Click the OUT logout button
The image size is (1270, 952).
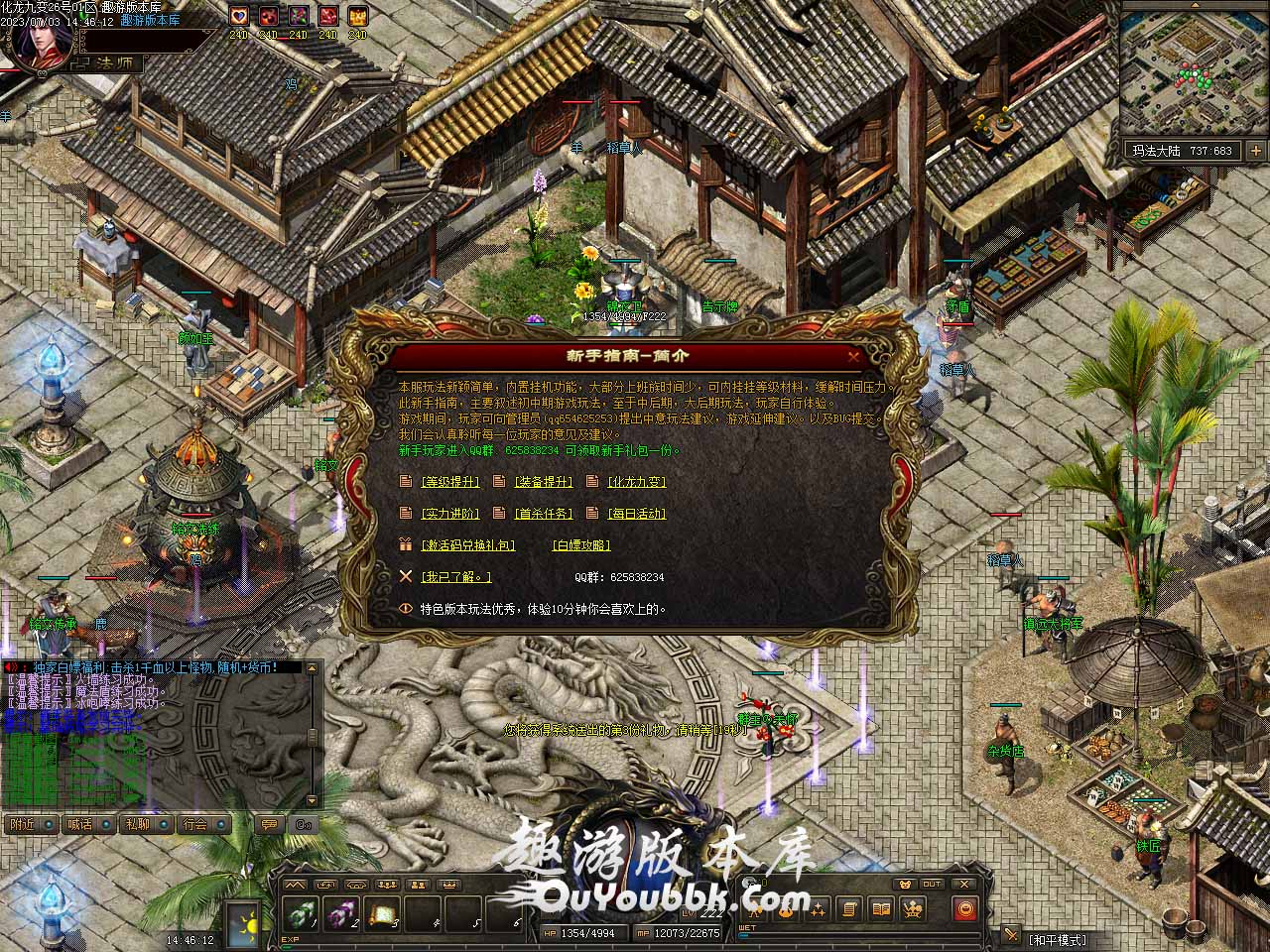click(932, 884)
